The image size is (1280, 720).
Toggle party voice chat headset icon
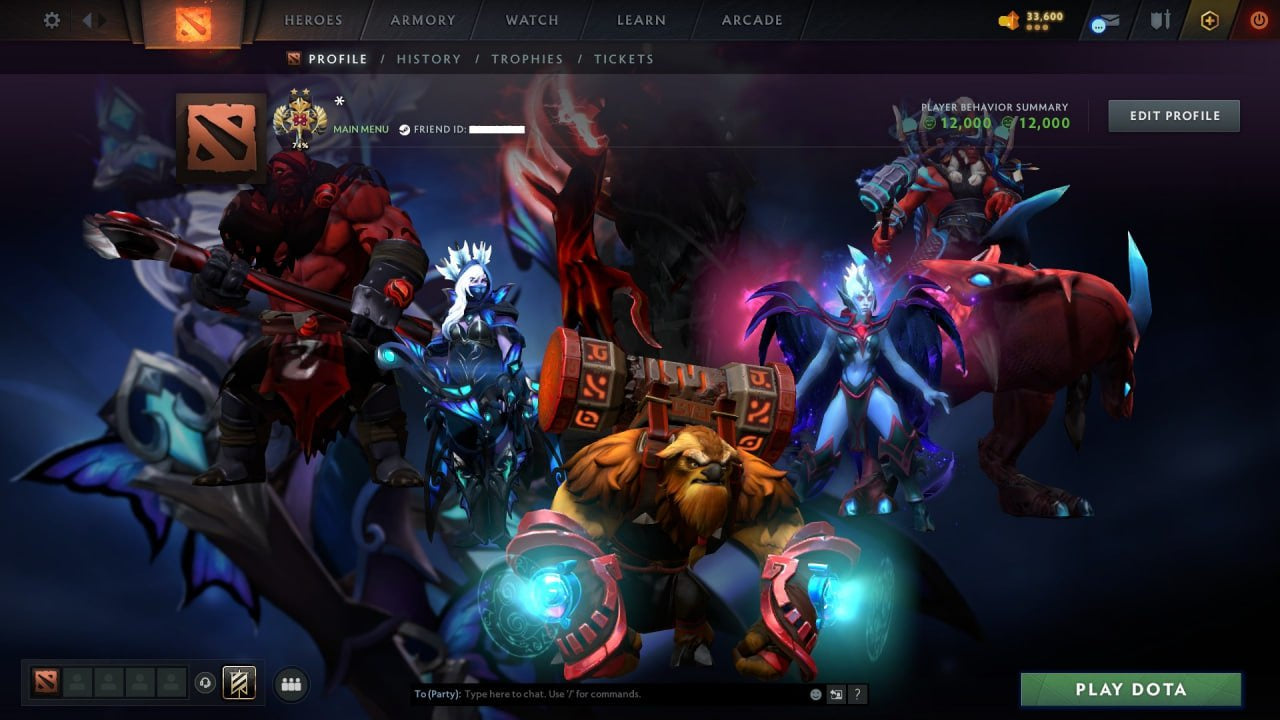tap(206, 683)
